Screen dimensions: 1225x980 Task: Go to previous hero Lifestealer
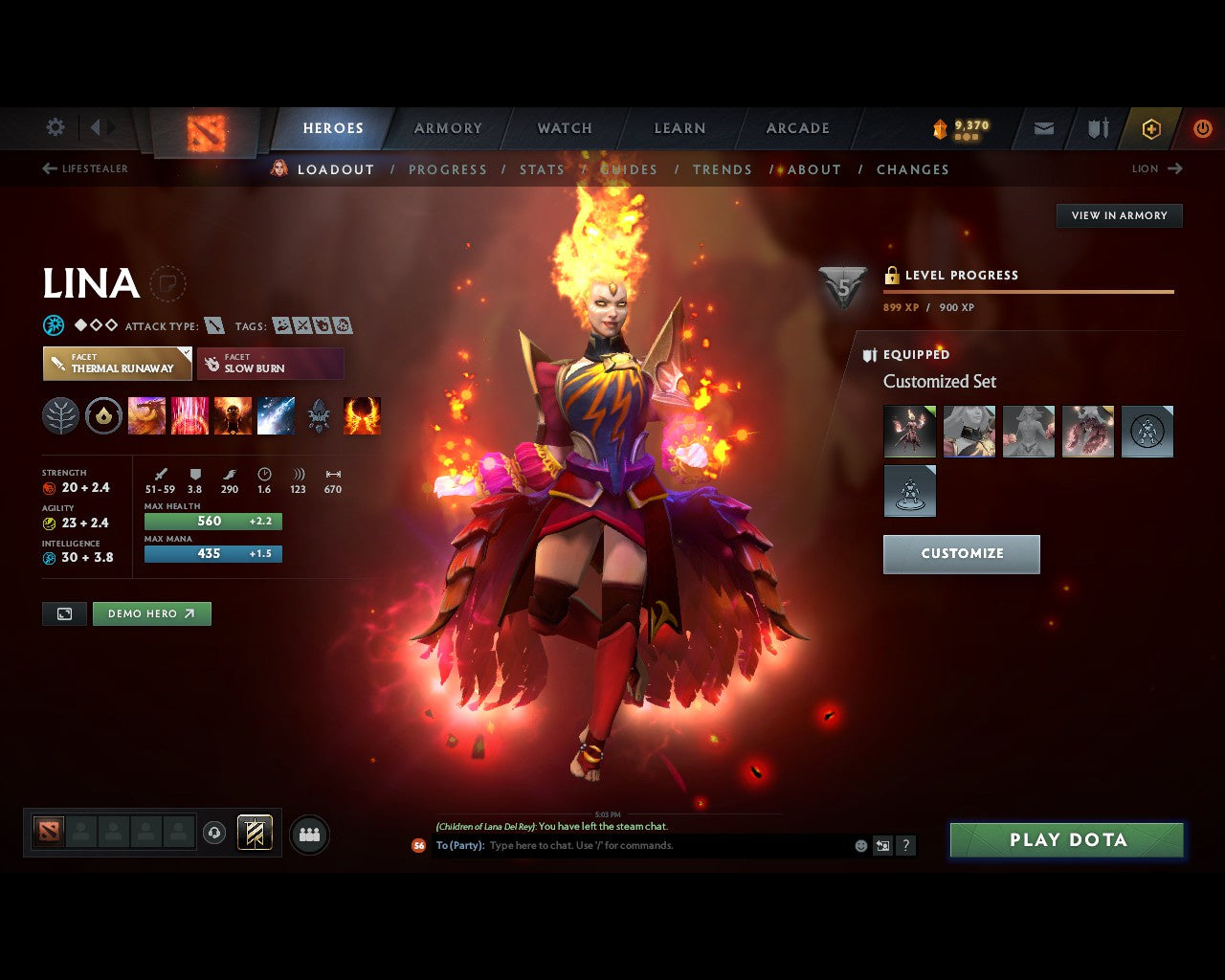coord(85,168)
